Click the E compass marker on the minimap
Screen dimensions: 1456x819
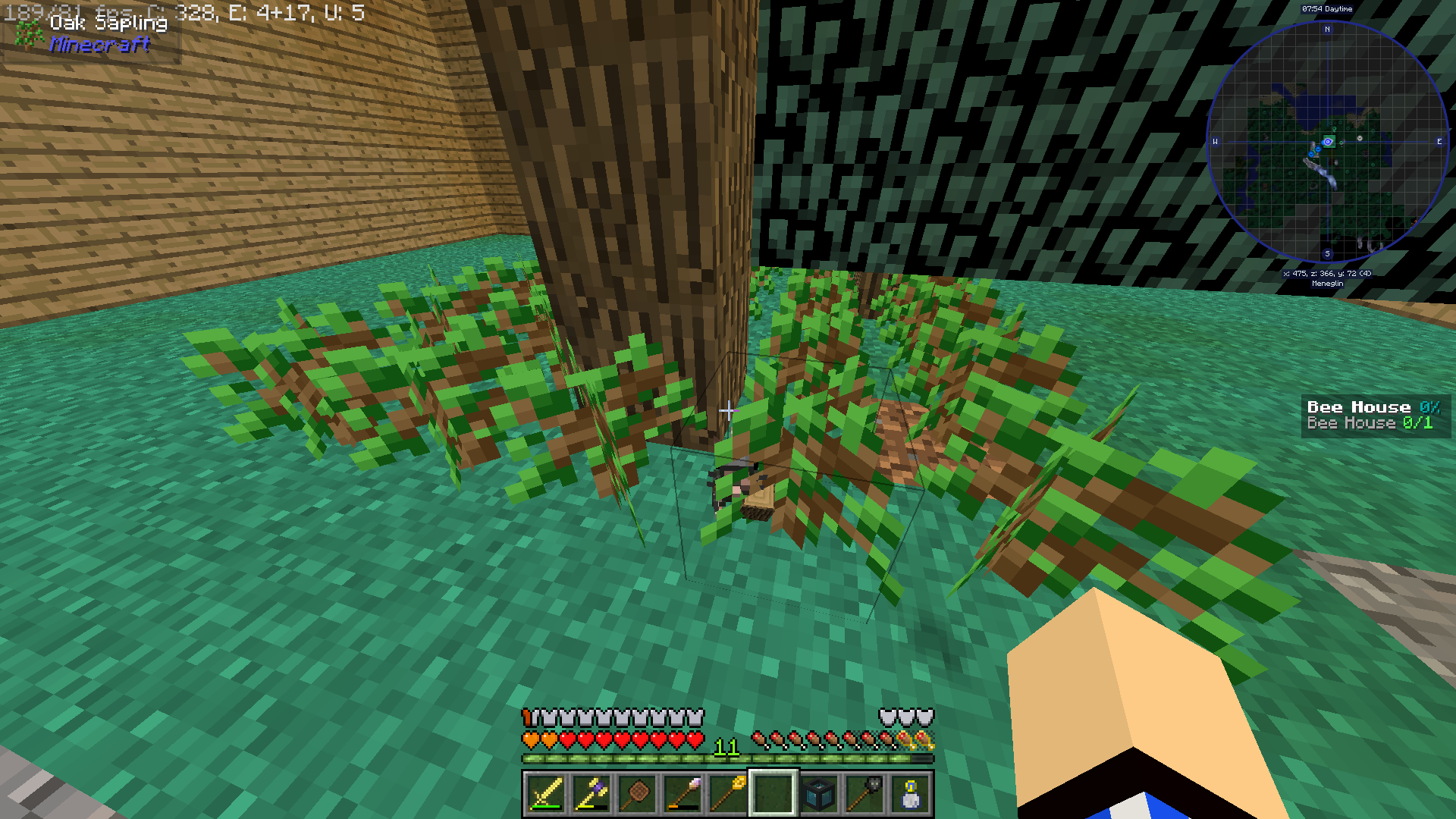(x=1439, y=142)
